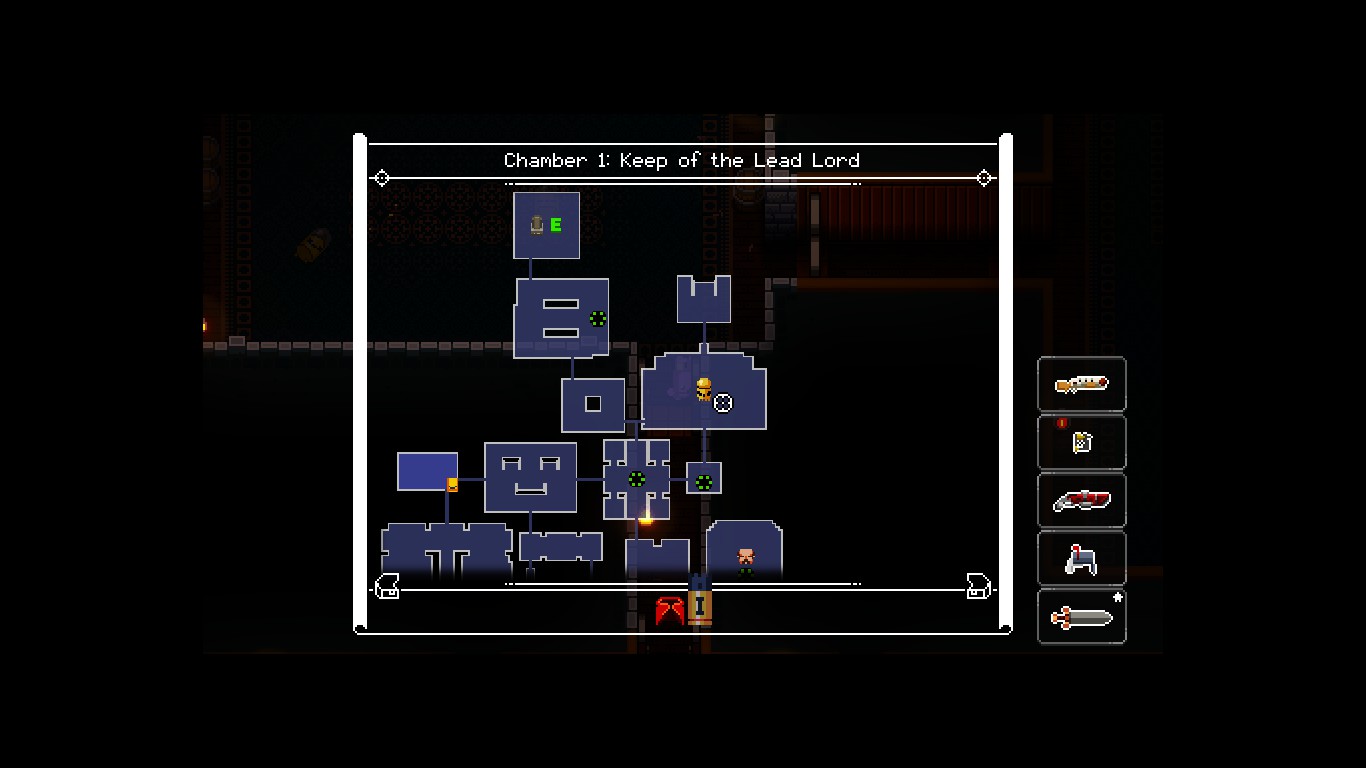Select the starting pistol in the top sidebar slot
Viewport: 1366px width, 768px height.
pyautogui.click(x=1081, y=384)
